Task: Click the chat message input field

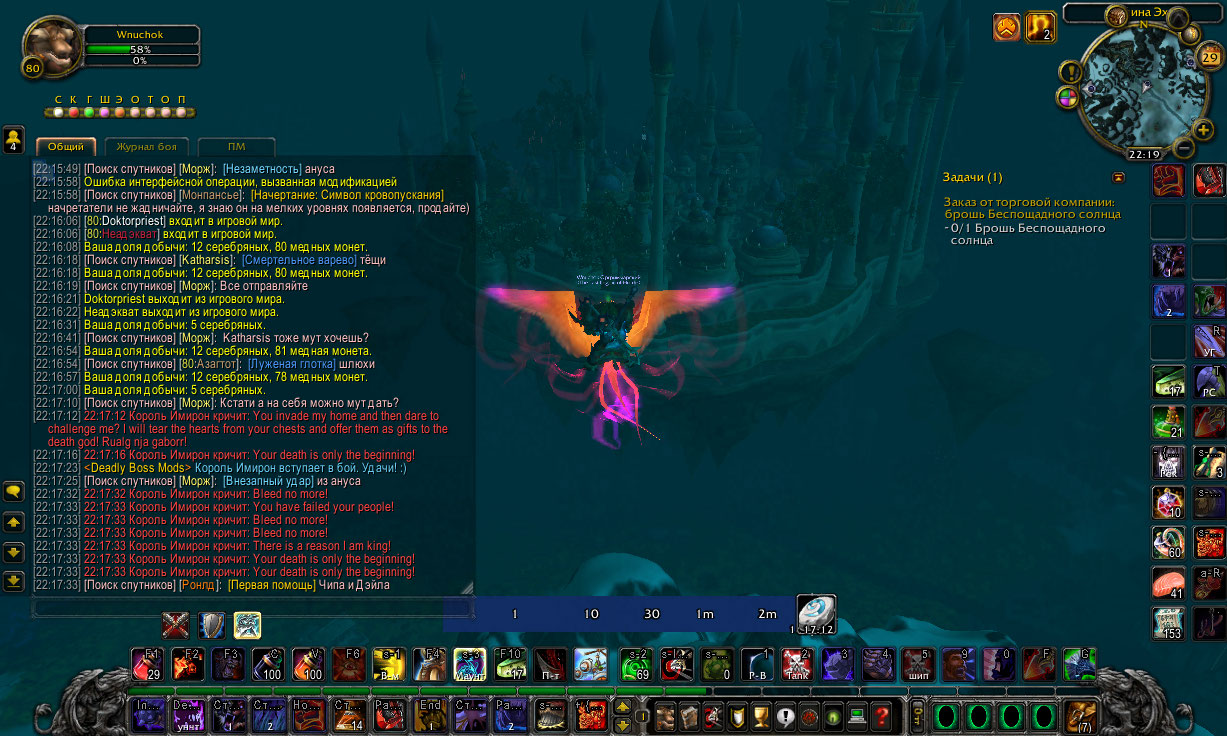Action: point(250,607)
